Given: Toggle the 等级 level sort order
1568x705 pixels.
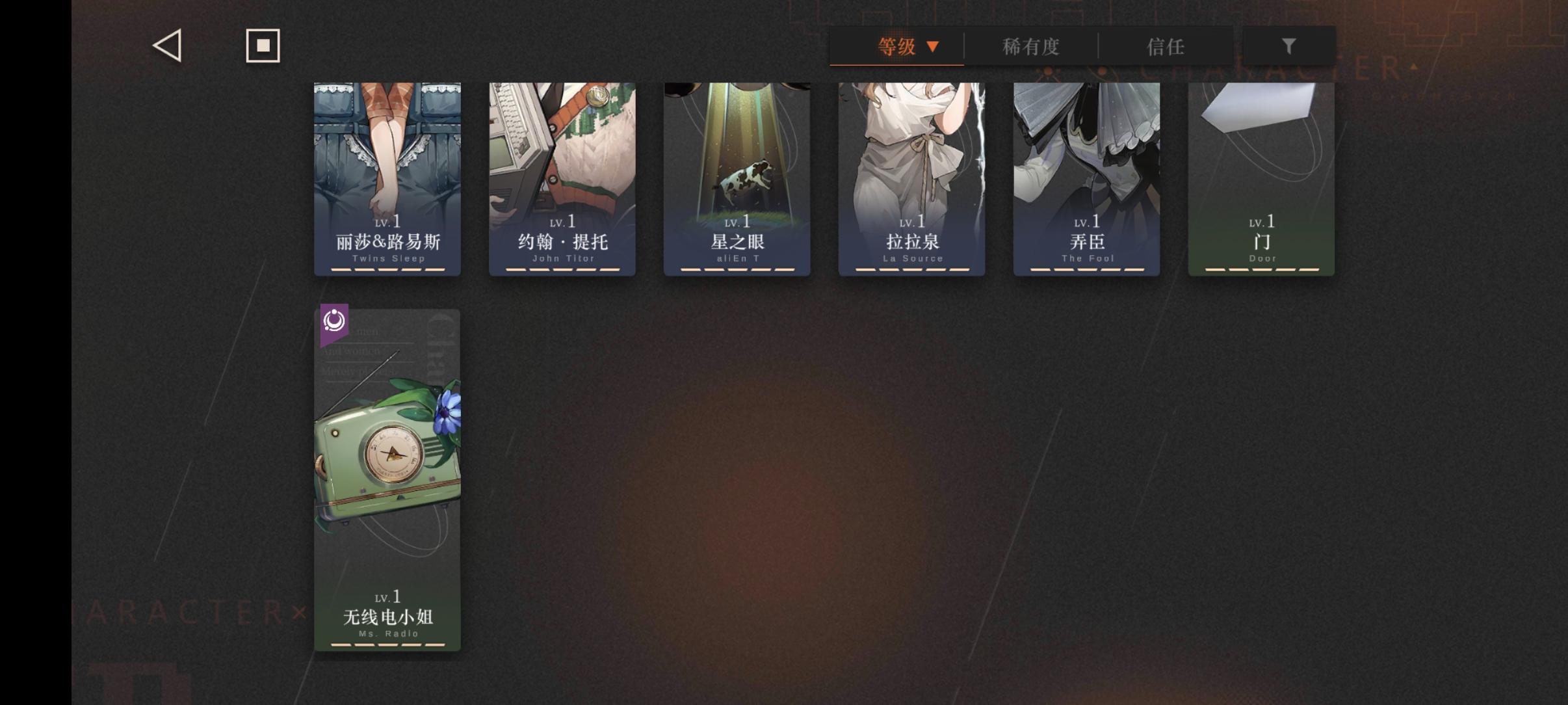Looking at the screenshot, I should coord(897,46).
